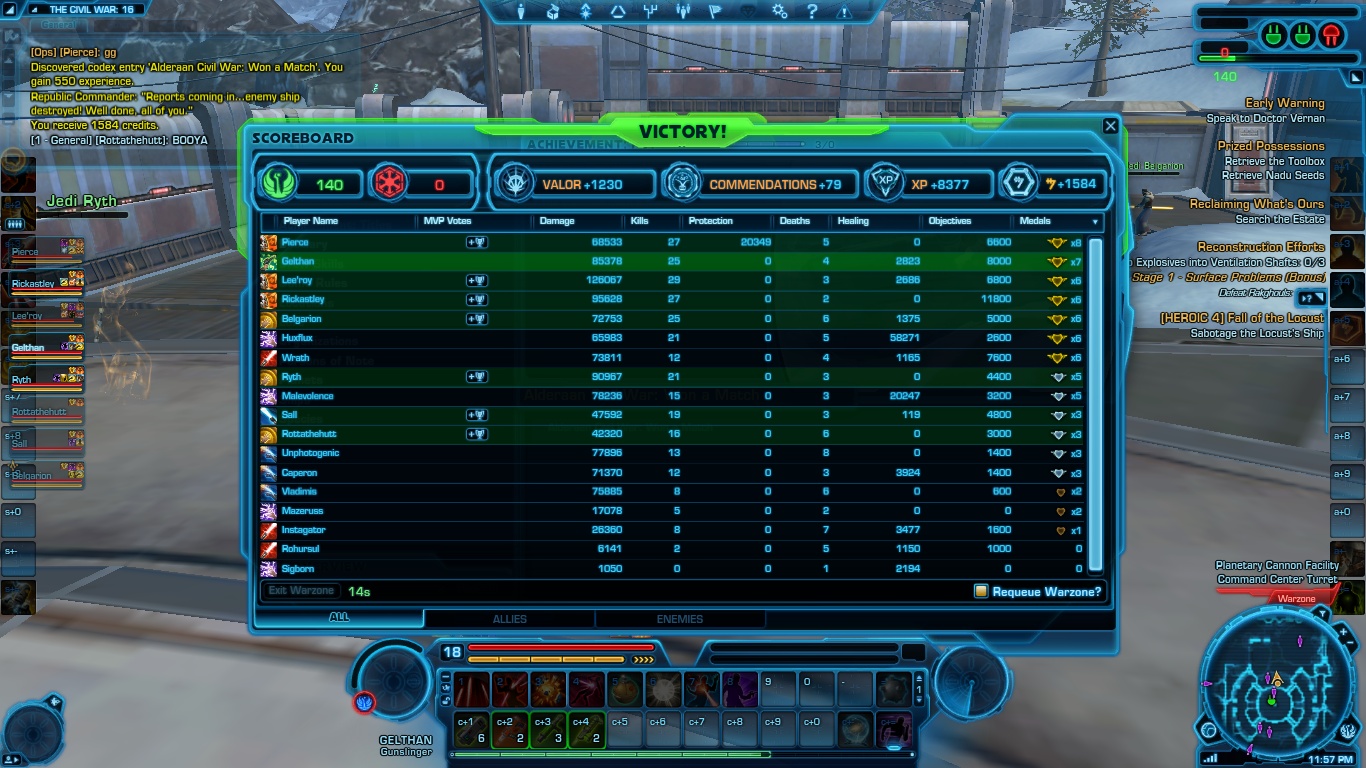The image size is (1366, 768).
Task: Sort scoreboard by the Damage column
Action: tap(557, 221)
